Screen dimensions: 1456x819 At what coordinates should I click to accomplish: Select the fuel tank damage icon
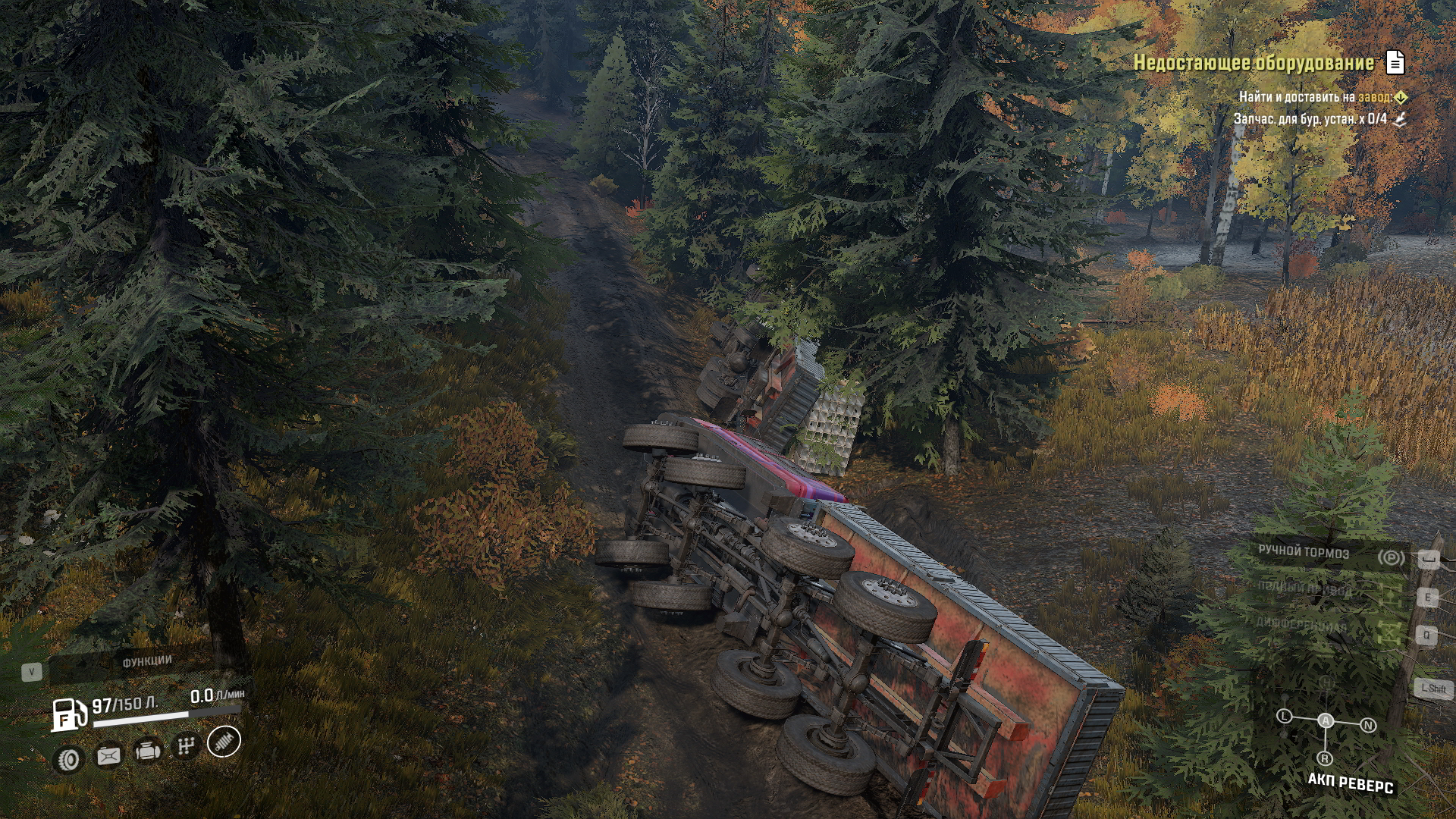tap(108, 755)
